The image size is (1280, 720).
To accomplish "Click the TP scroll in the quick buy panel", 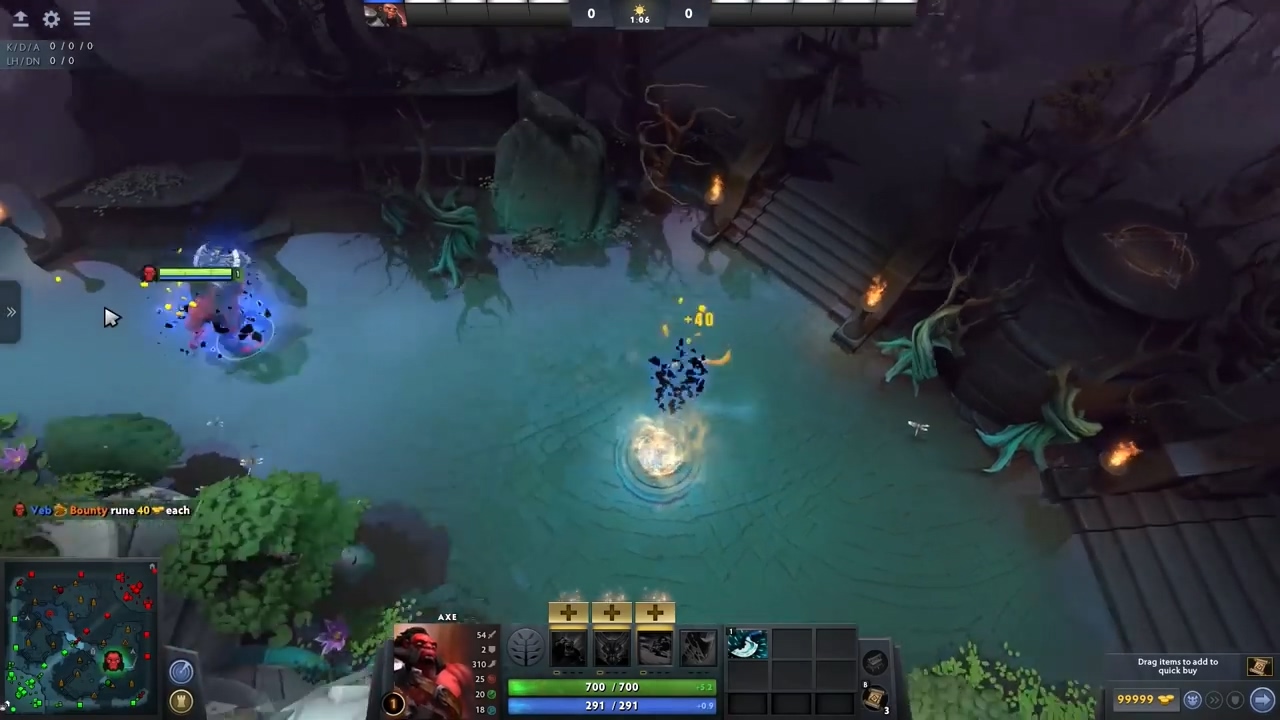I will tap(1259, 667).
